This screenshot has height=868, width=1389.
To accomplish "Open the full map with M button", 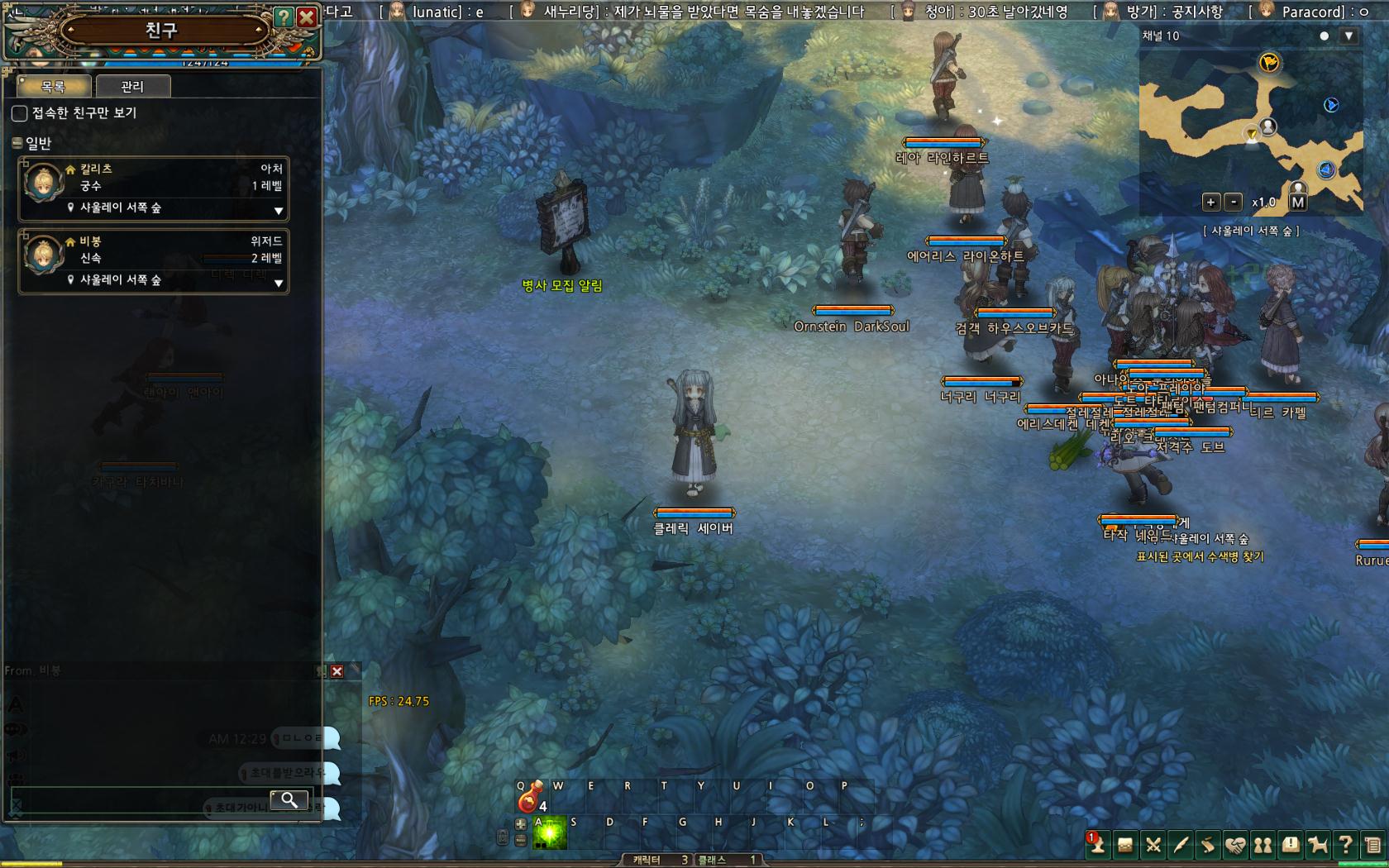I will [1297, 202].
